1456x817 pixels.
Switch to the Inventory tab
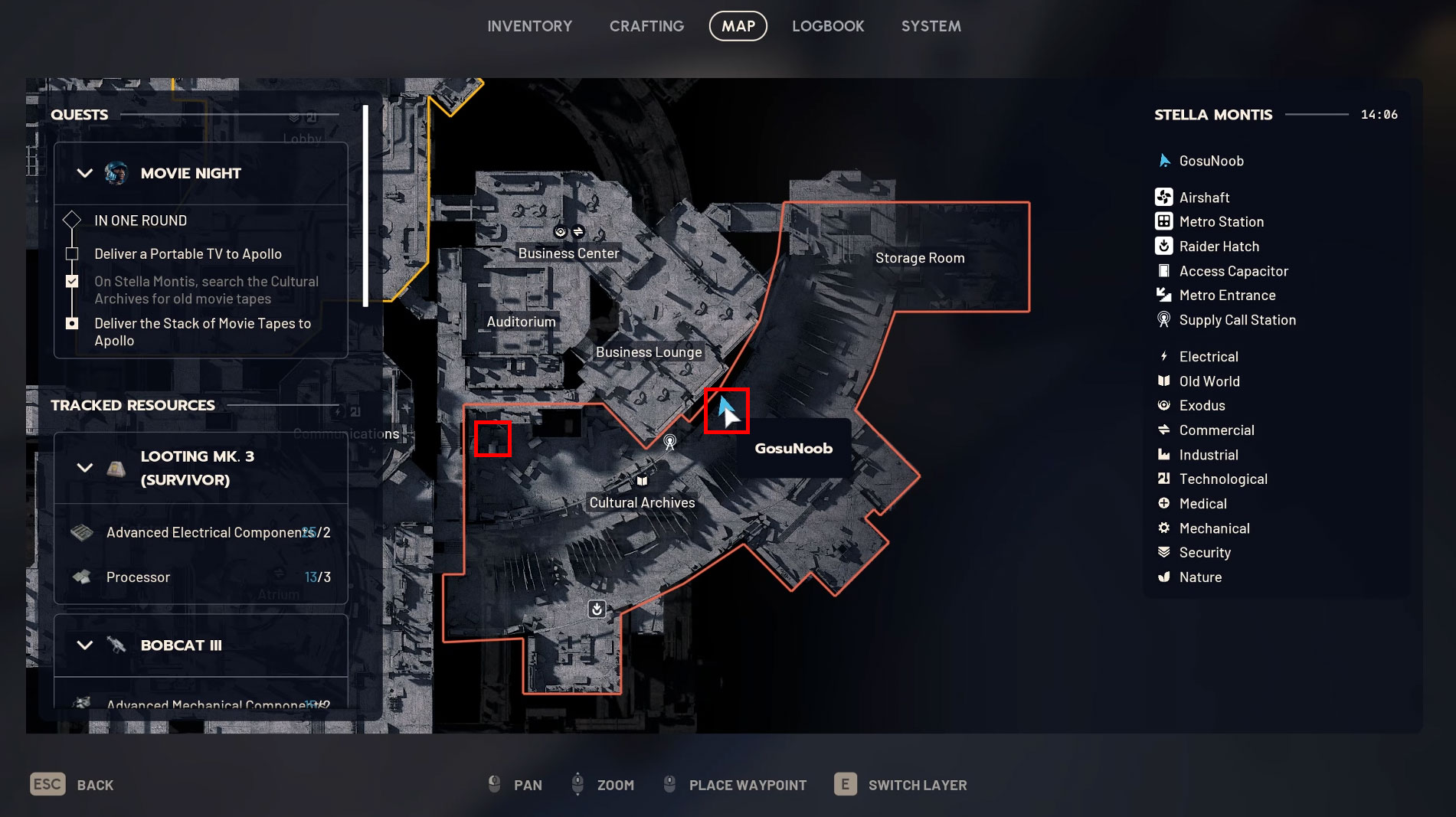pos(529,26)
